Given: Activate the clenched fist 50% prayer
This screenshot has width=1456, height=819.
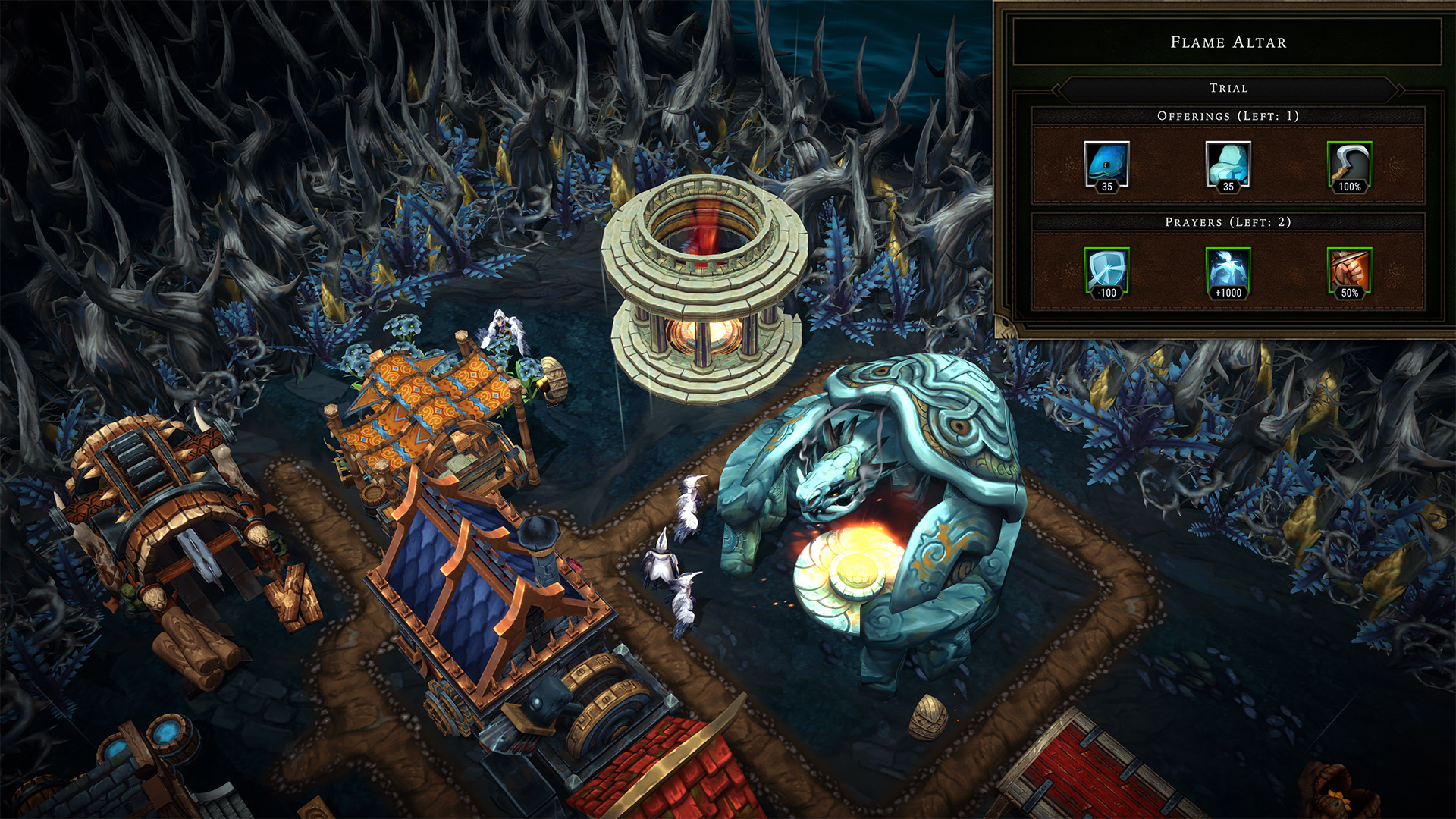Looking at the screenshot, I should click(x=1349, y=271).
